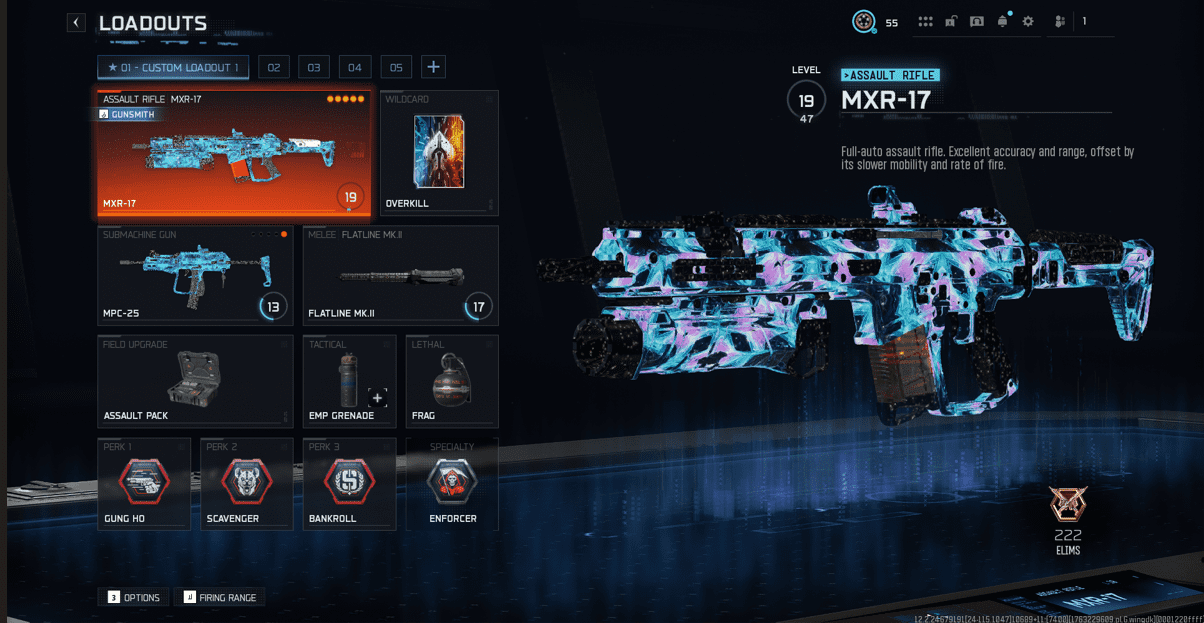
Task: Choose the MPC-25 submachine gun slot
Action: [x=195, y=275]
